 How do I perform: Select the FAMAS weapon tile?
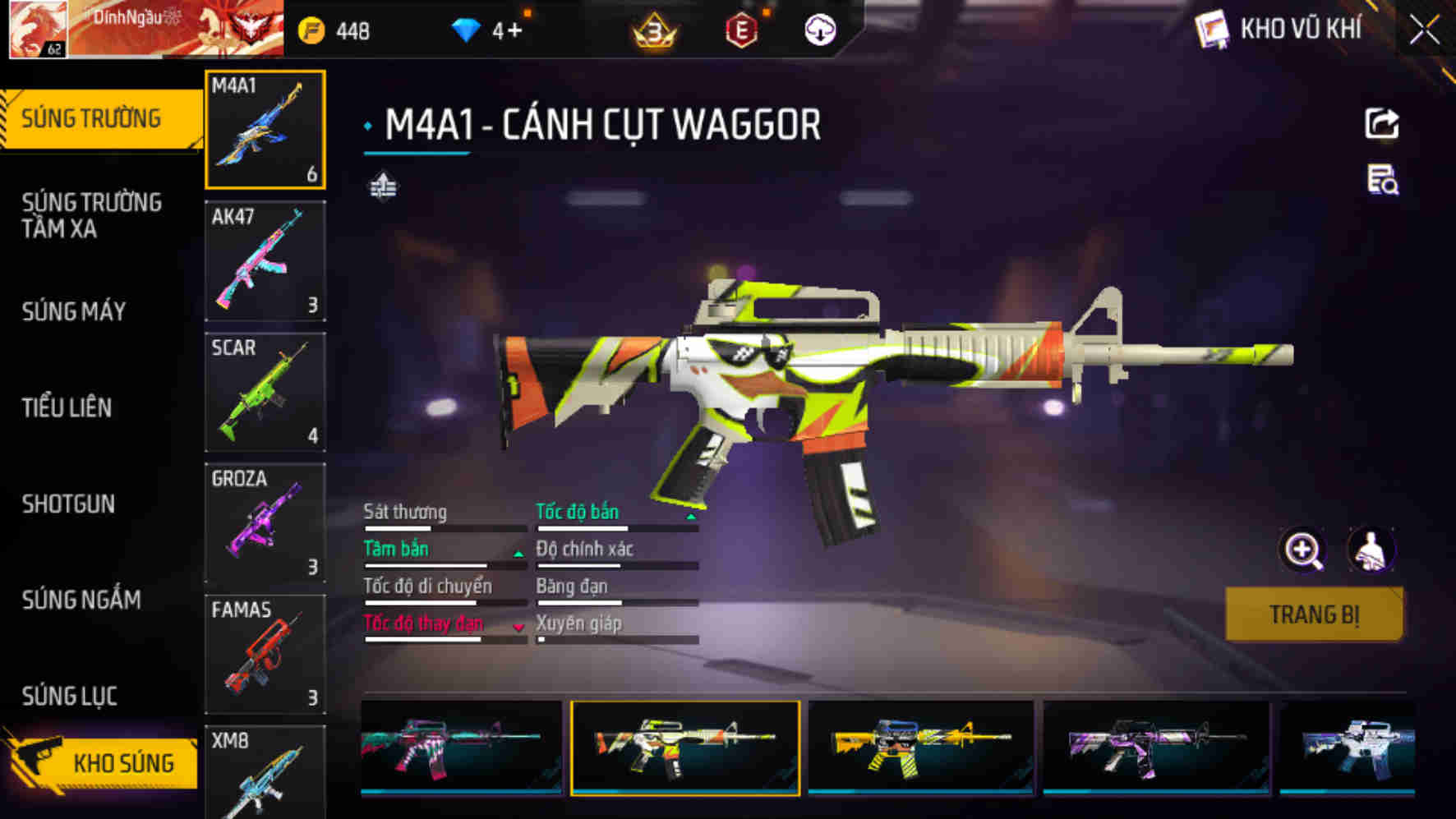[x=265, y=655]
